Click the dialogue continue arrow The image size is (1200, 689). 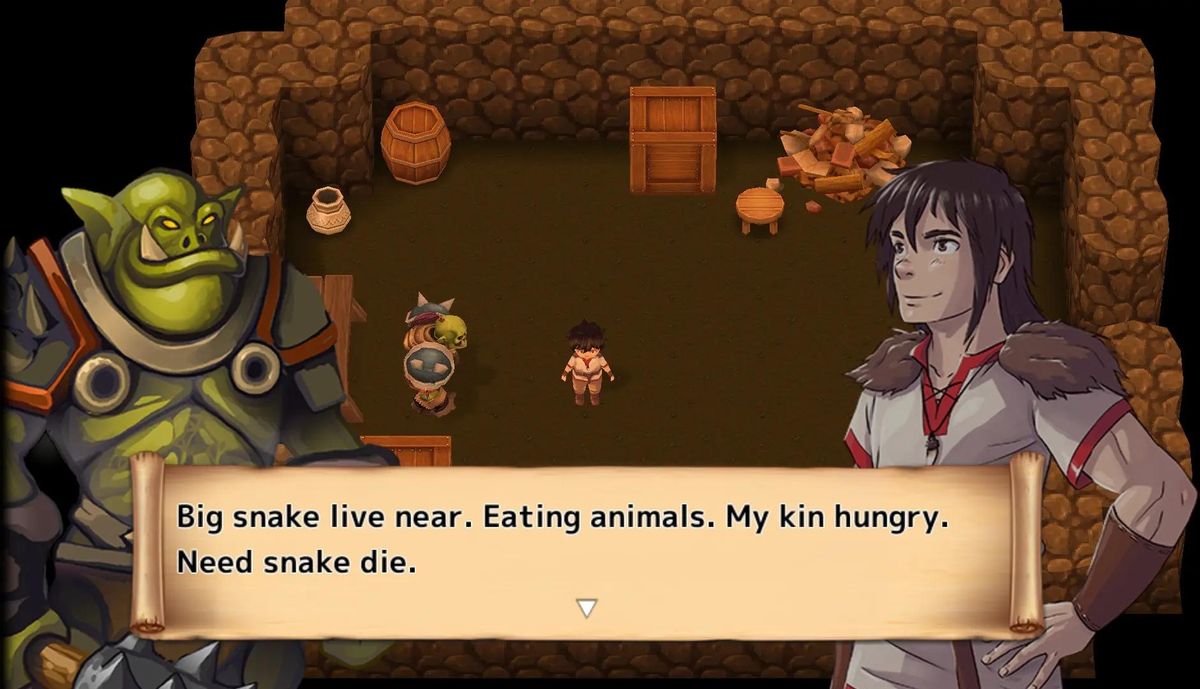587,607
